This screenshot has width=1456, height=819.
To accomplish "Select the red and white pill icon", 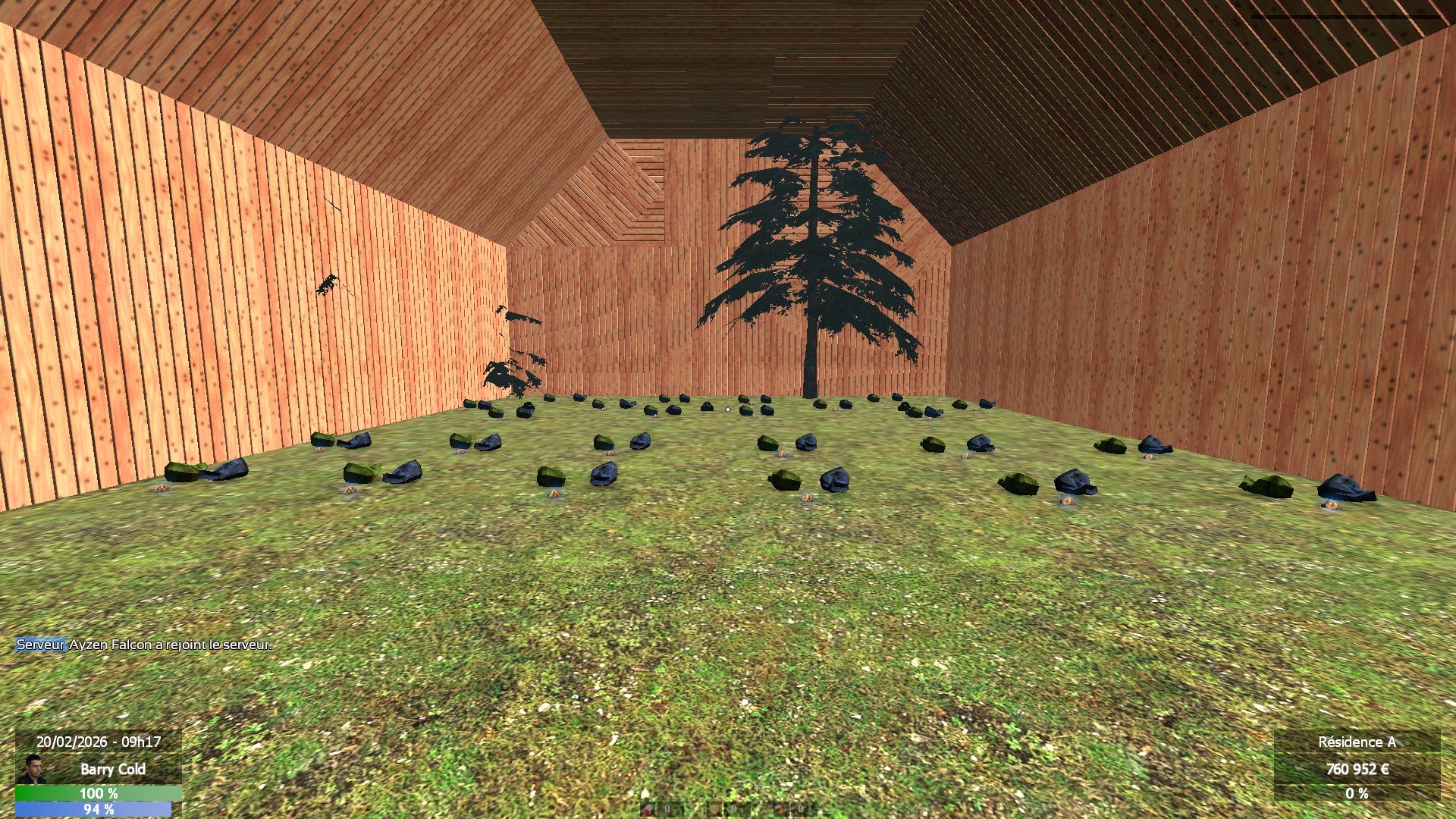I will (648, 809).
